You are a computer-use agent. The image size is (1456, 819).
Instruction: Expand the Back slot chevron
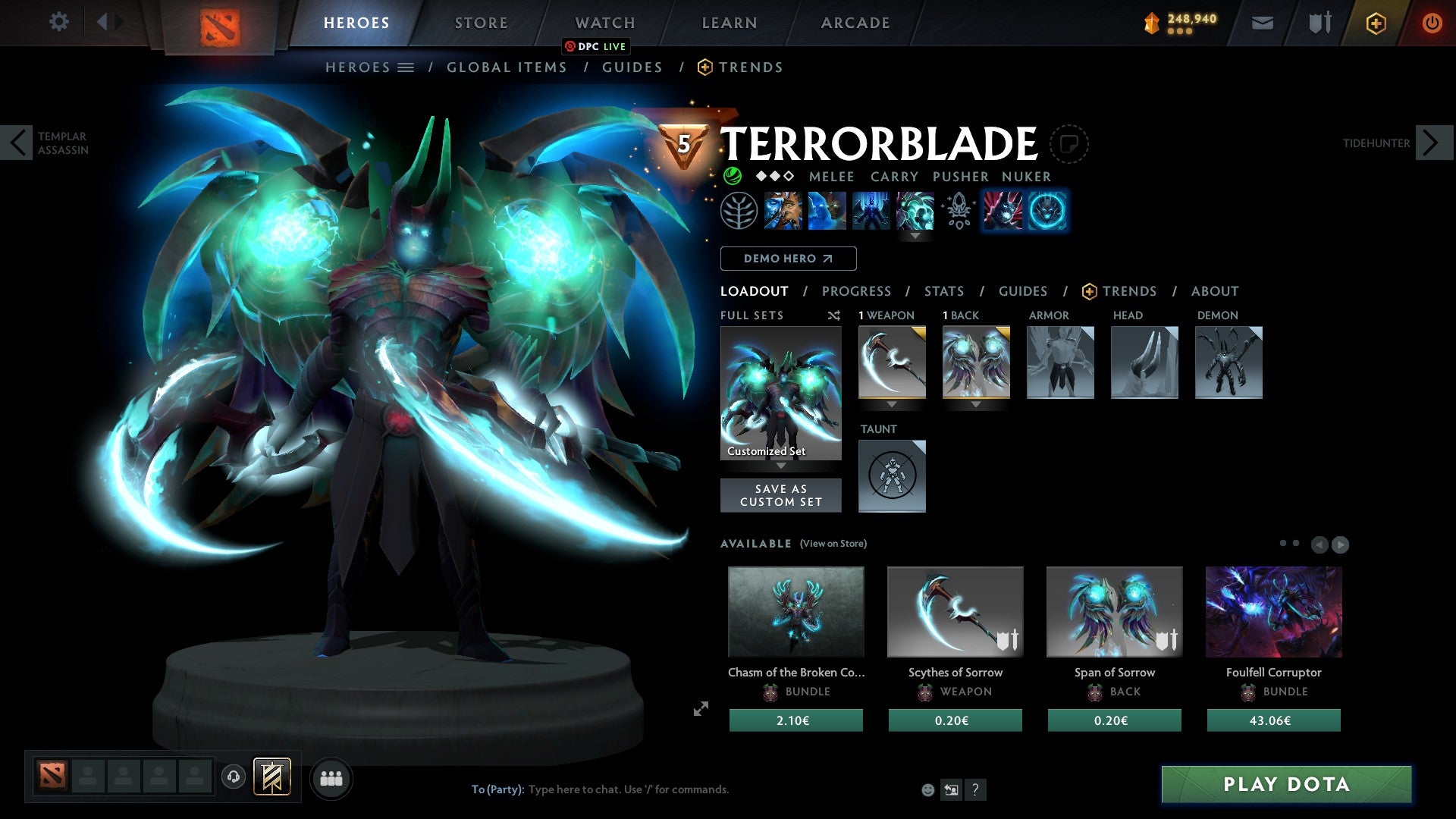[x=976, y=404]
